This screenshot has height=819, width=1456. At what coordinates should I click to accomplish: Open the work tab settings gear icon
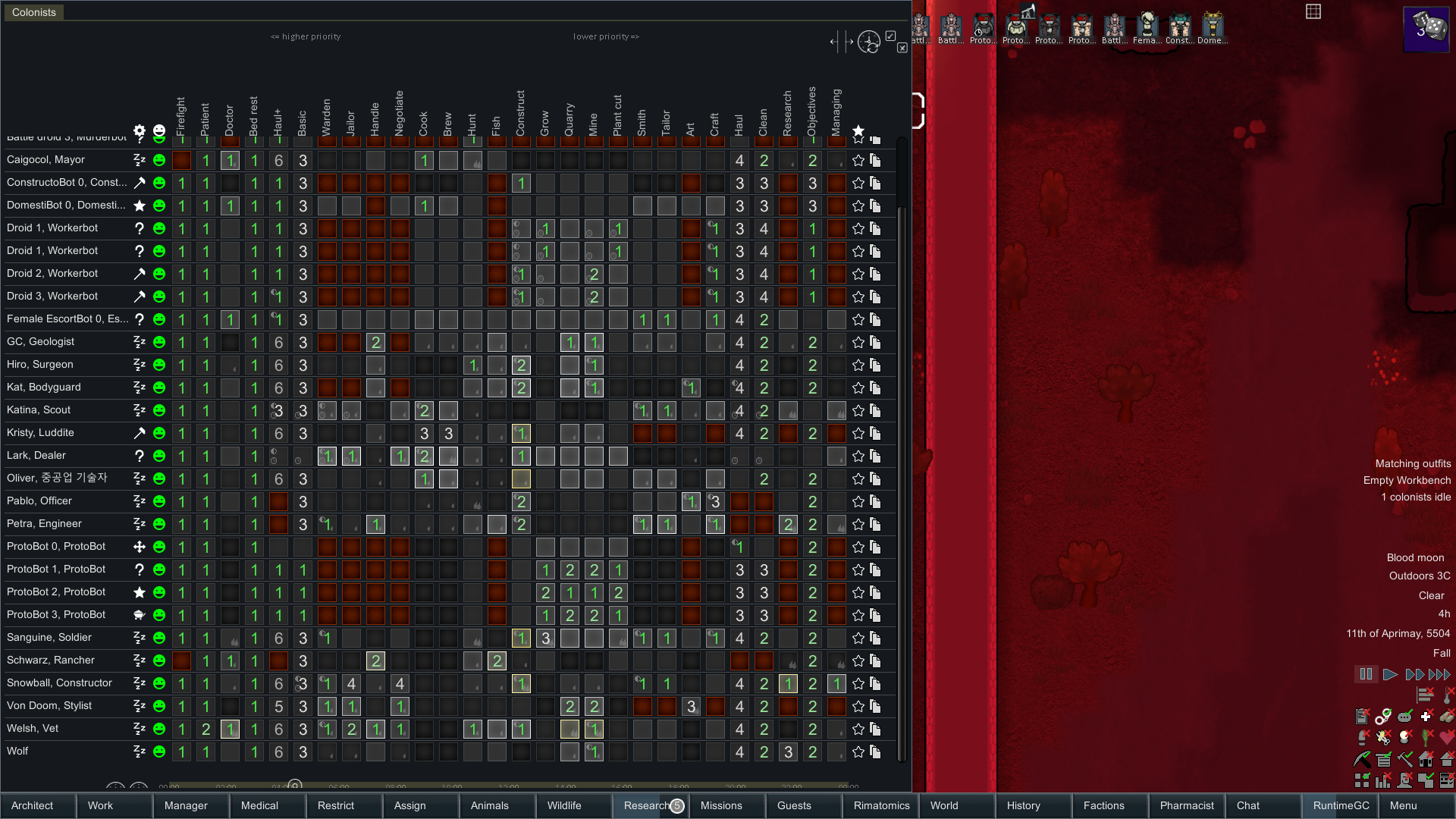pyautogui.click(x=139, y=130)
